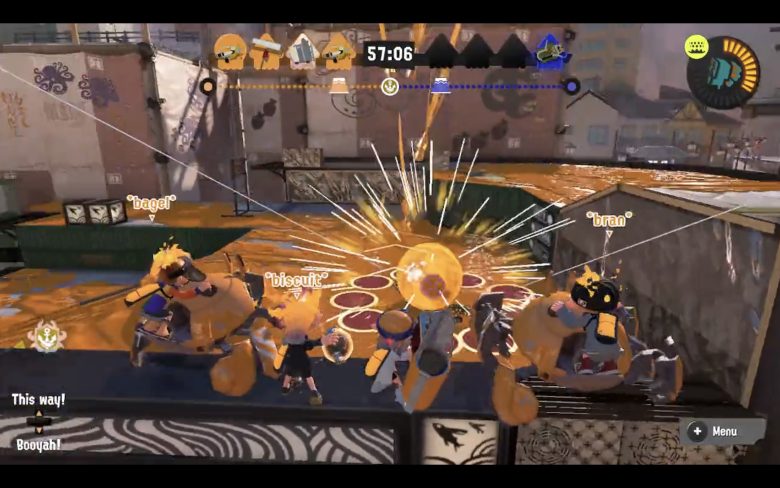Click the orange checkpoint on the progress track
Image resolution: width=780 pixels, height=488 pixels.
[339, 86]
